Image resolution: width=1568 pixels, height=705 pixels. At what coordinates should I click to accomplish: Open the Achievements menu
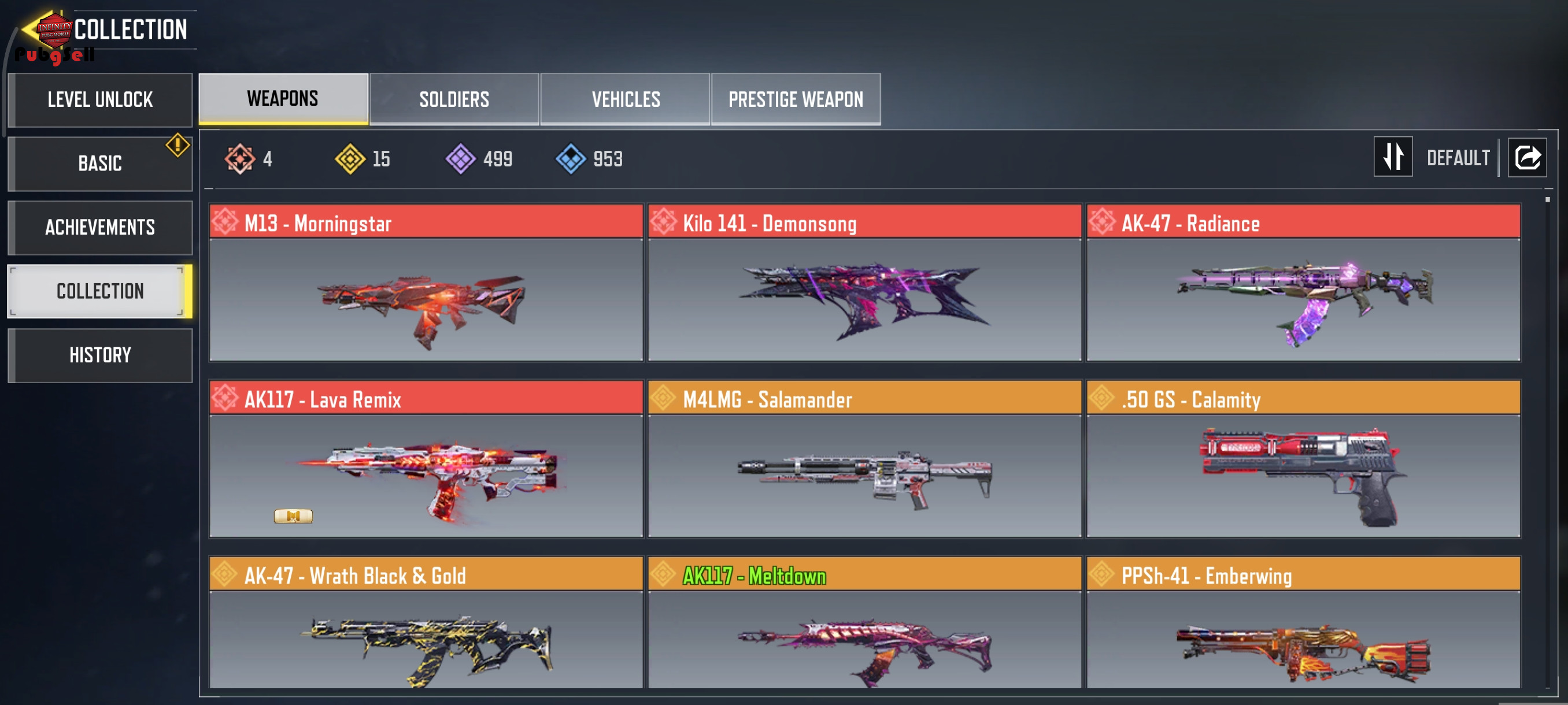click(x=100, y=228)
